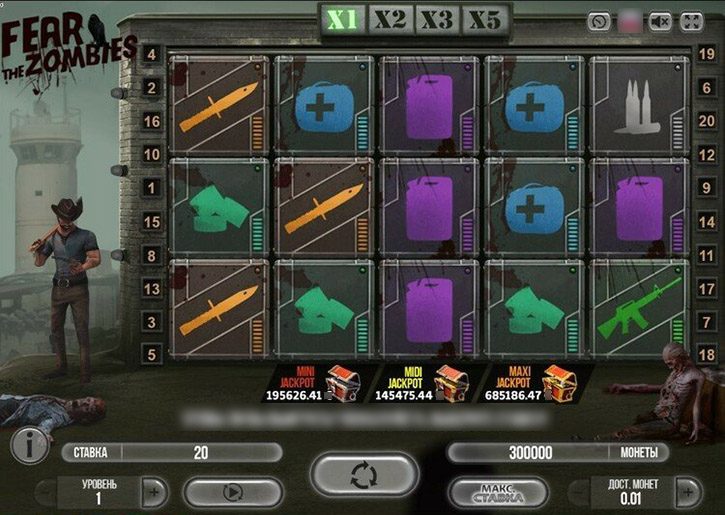Screen dimensions: 725x515
Task: Set the maximum bet (МАКС СТАВКА)
Action: pyautogui.click(x=497, y=492)
